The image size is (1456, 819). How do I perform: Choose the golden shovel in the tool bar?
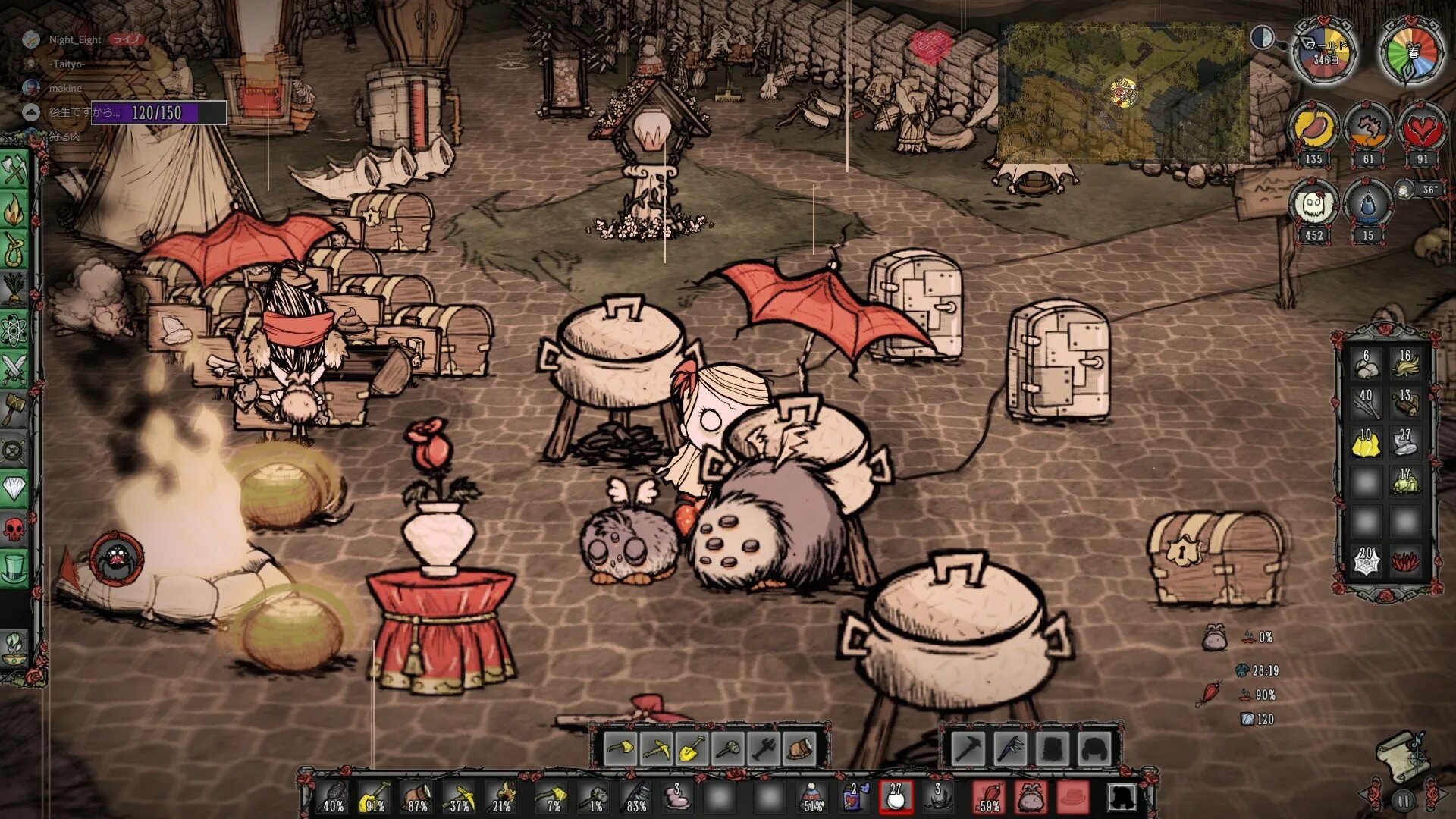coord(691,748)
